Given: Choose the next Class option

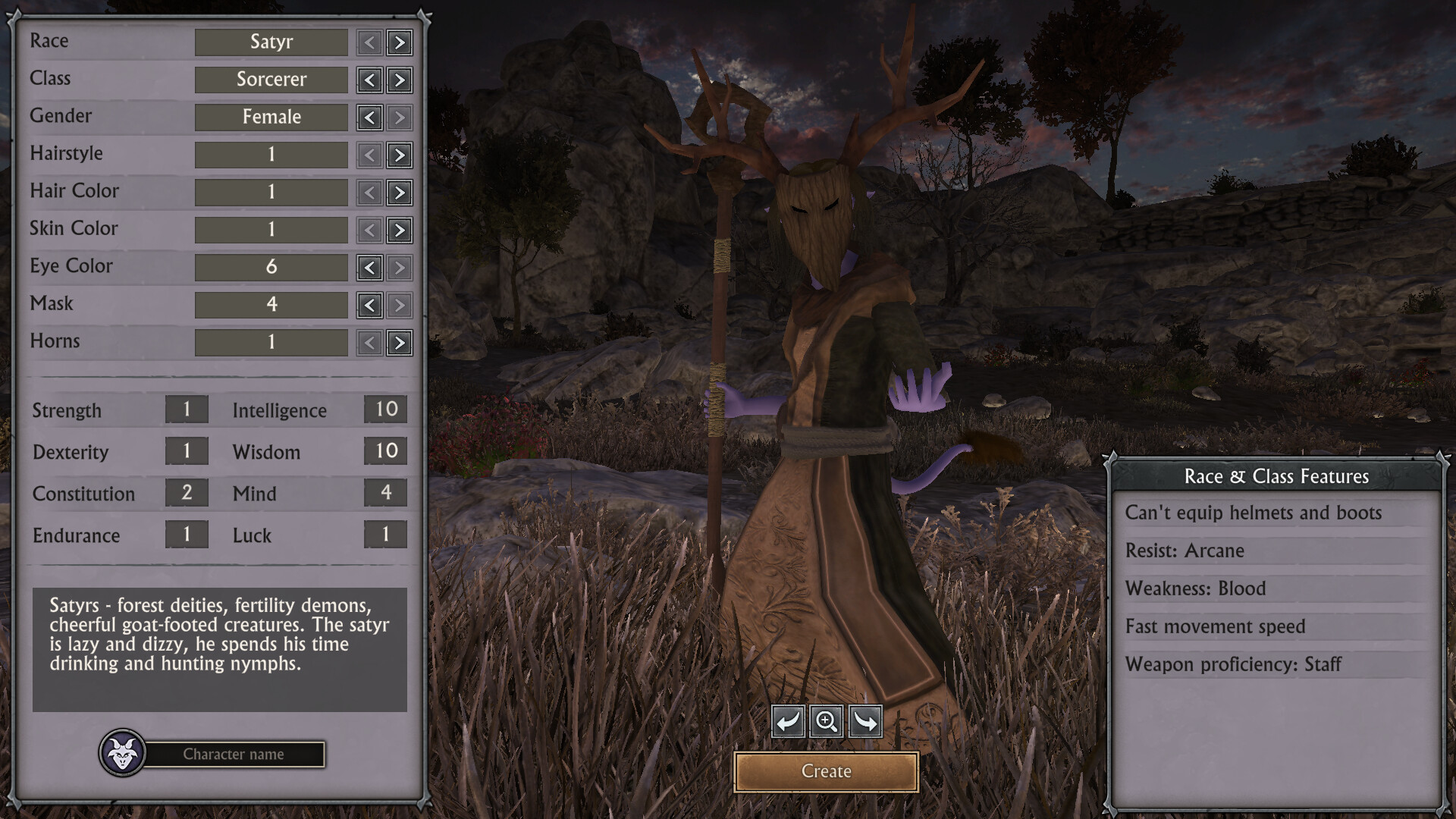Looking at the screenshot, I should (400, 80).
